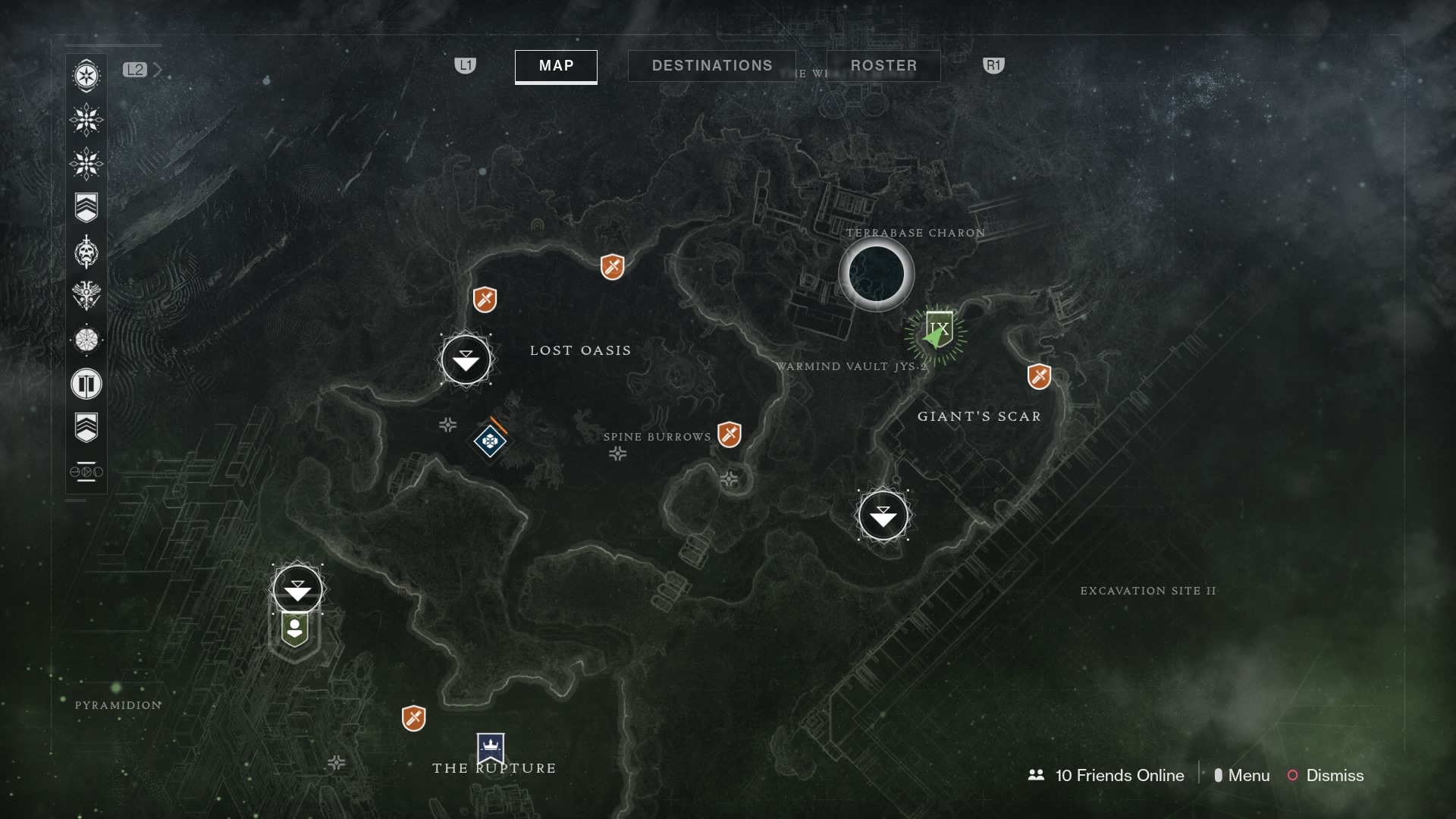
Task: Select a snowflake emblem in the left sidebar
Action: (87, 120)
